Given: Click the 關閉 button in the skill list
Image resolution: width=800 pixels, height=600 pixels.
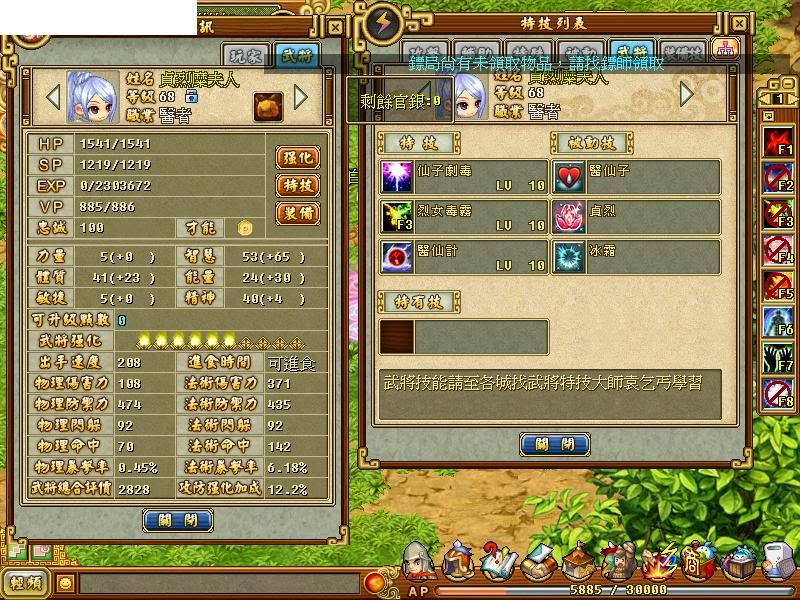Looking at the screenshot, I should point(554,445).
